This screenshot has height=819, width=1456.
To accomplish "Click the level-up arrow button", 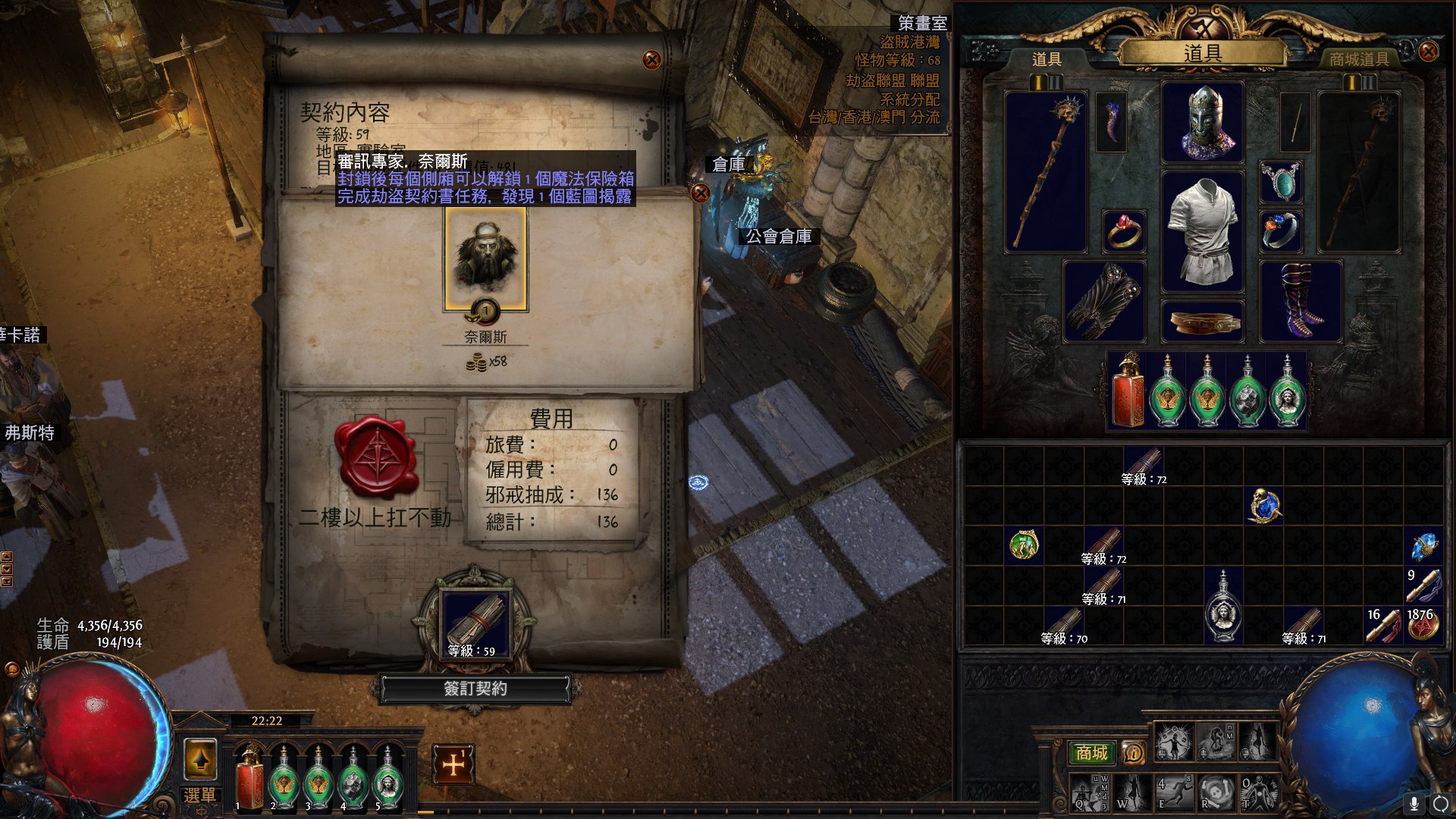I will pos(201,759).
